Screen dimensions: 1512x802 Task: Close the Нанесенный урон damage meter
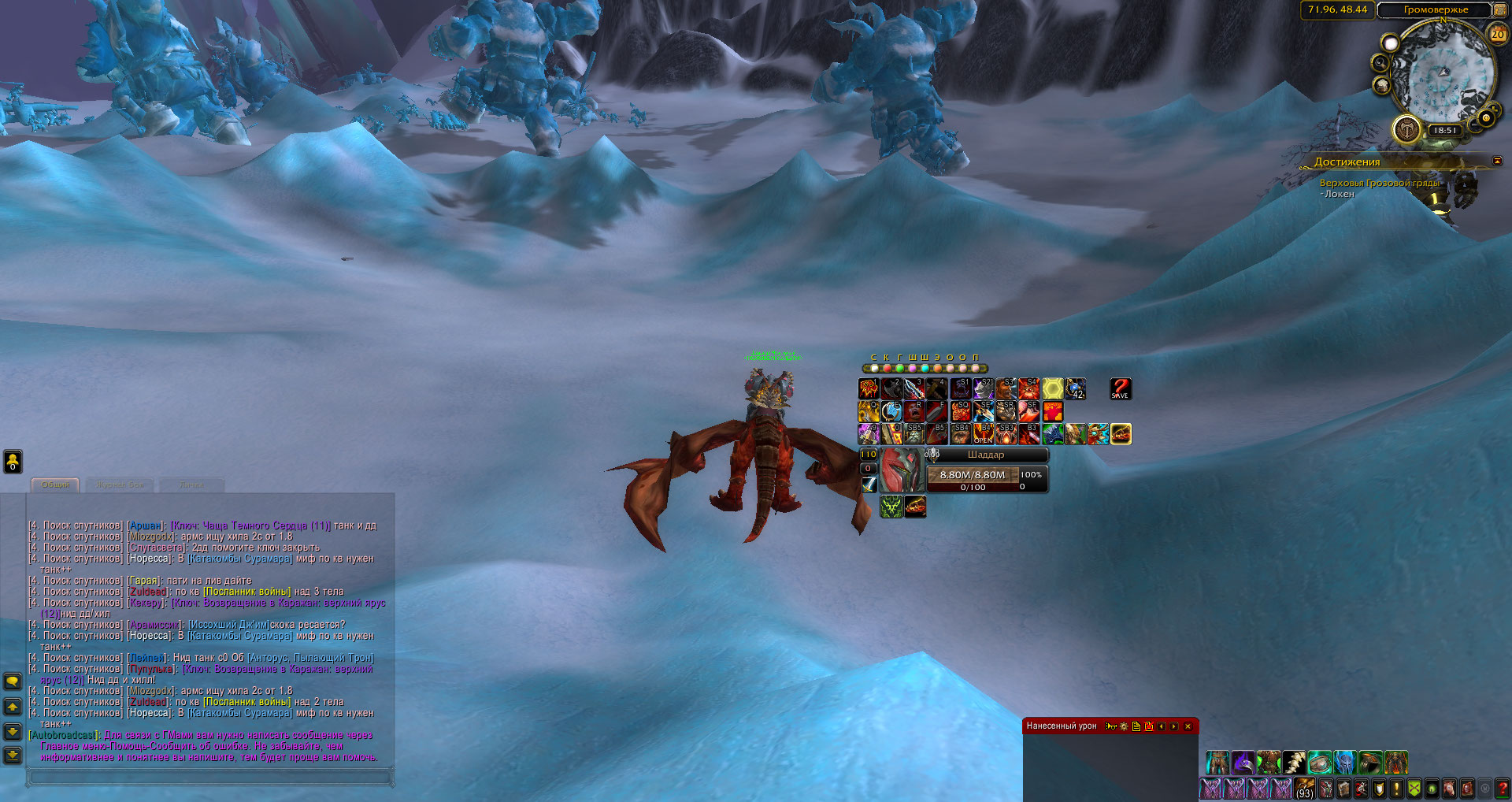click(x=1188, y=726)
